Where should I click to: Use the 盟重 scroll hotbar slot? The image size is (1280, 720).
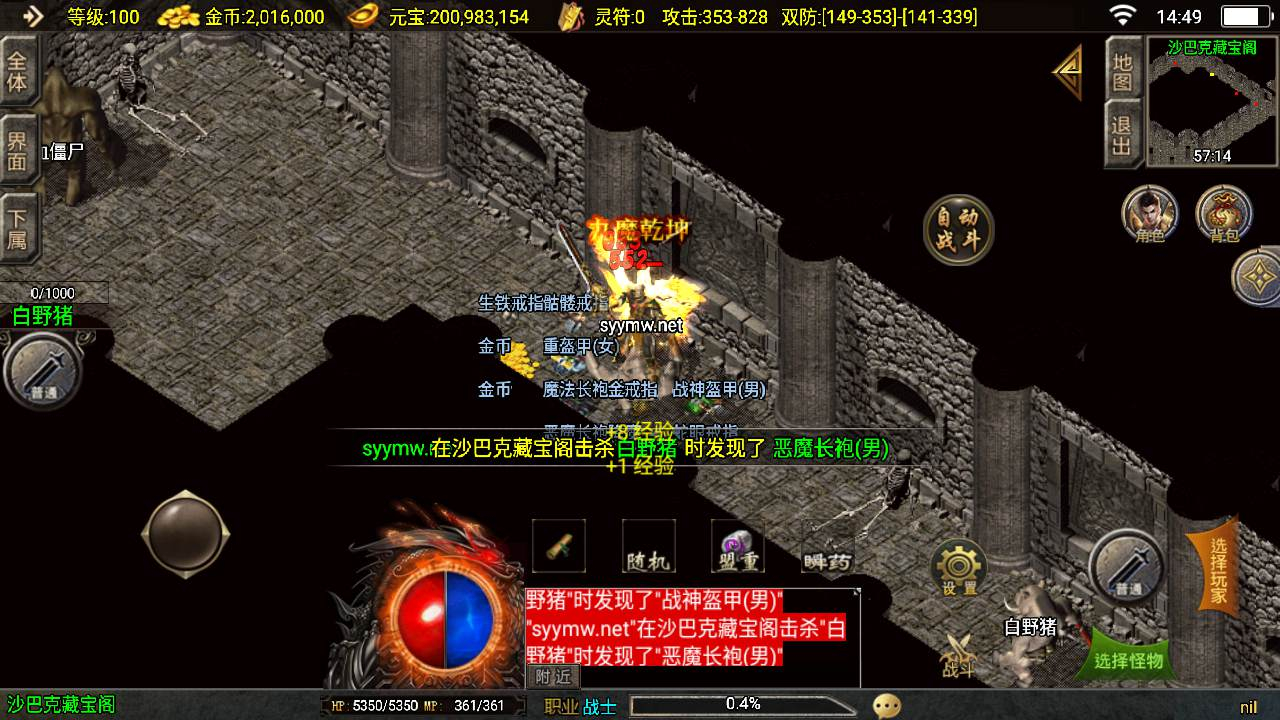point(738,546)
